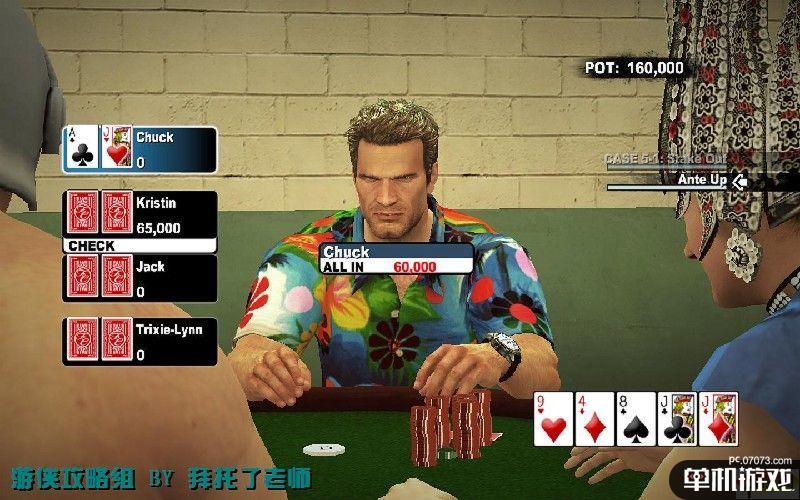Select the jack of diamonds community card

[718, 419]
